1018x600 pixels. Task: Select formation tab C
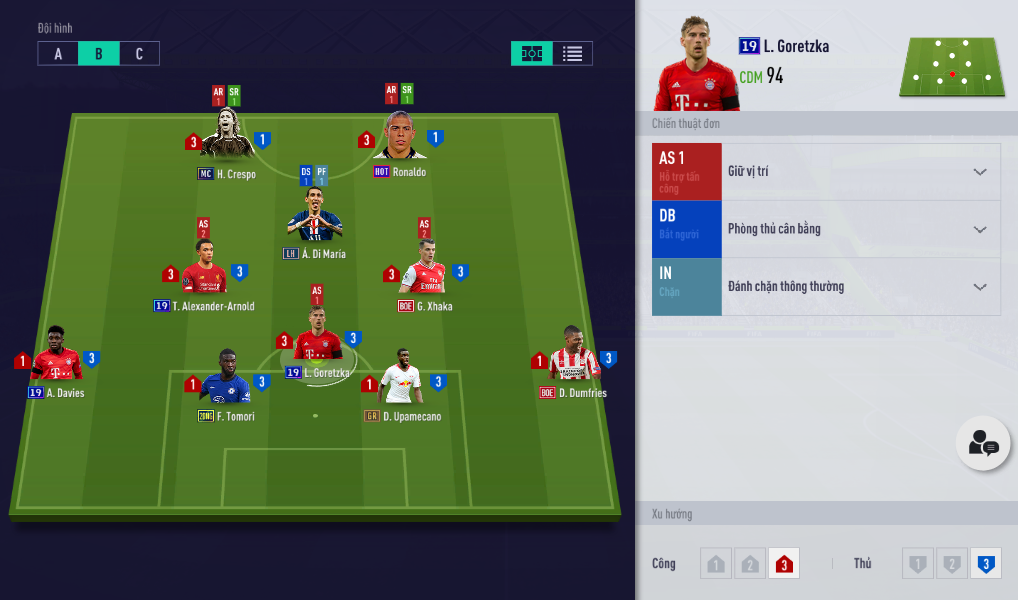click(x=139, y=54)
